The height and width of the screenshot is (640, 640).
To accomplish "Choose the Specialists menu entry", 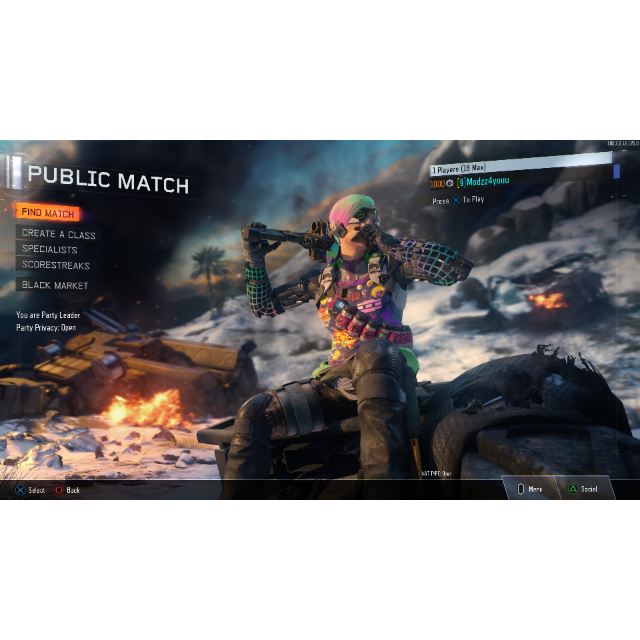I will point(49,250).
